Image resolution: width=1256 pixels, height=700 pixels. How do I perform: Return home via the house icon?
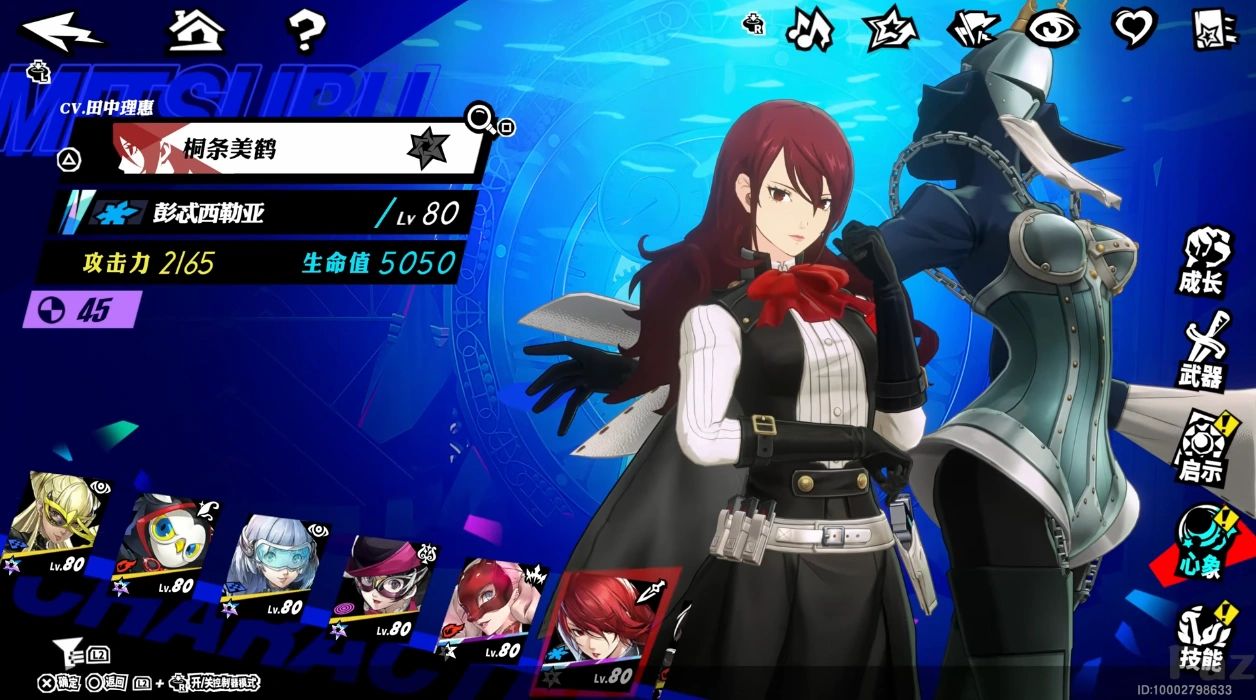pos(196,31)
